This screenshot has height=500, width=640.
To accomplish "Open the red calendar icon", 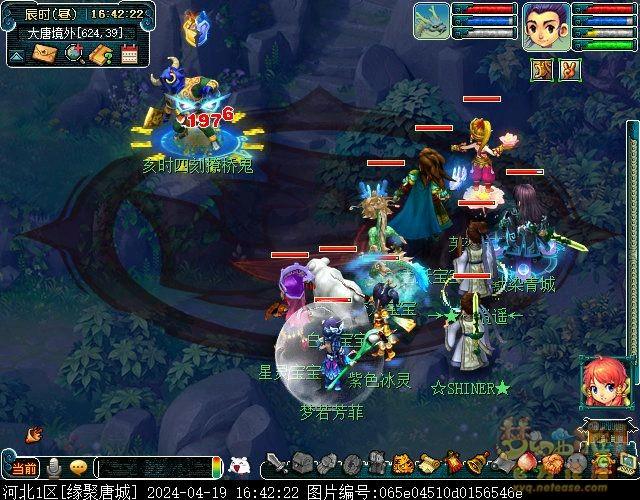I will coord(129,54).
